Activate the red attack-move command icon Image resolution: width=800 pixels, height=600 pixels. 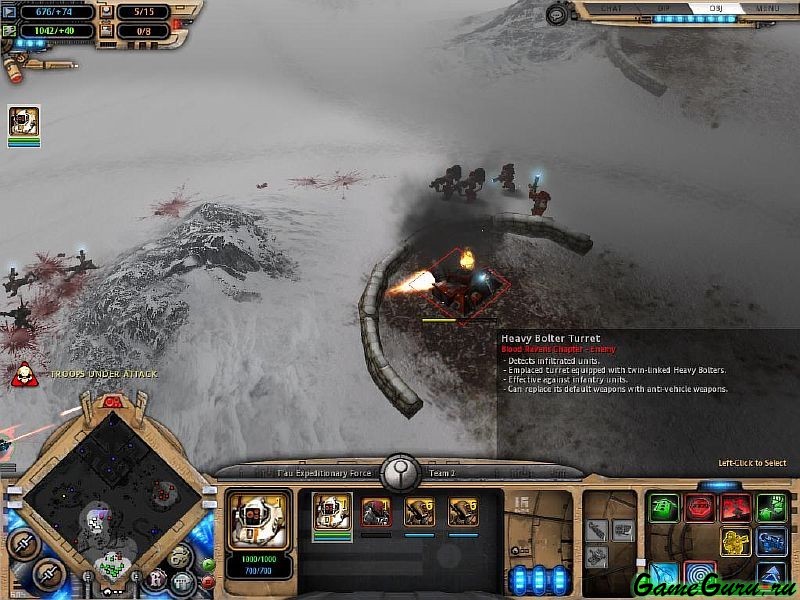click(736, 508)
